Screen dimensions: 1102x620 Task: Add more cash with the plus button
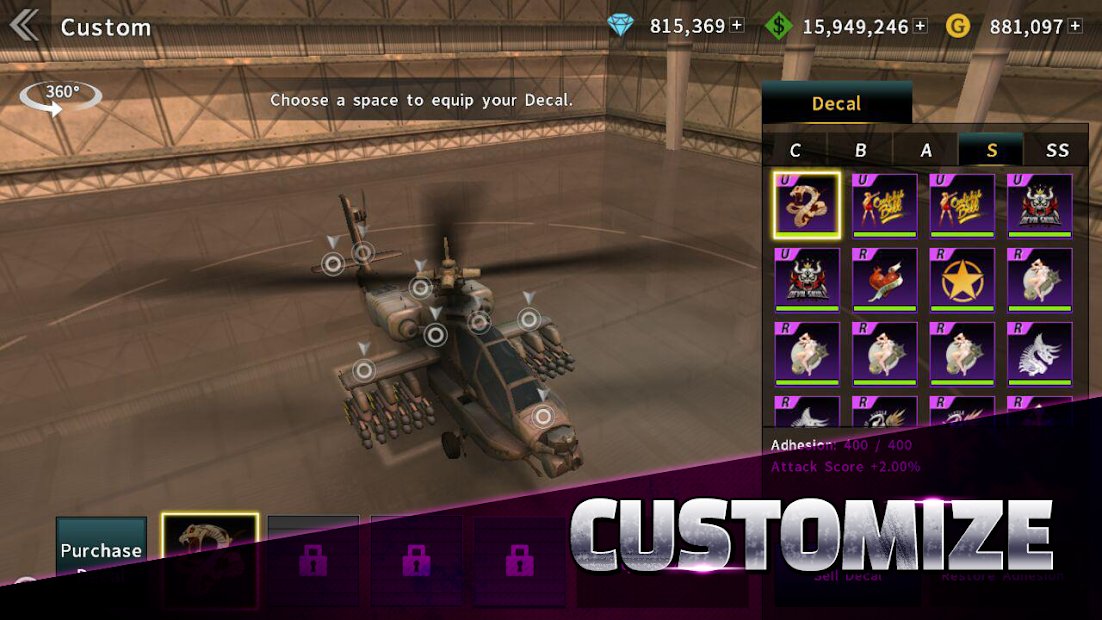(x=920, y=26)
